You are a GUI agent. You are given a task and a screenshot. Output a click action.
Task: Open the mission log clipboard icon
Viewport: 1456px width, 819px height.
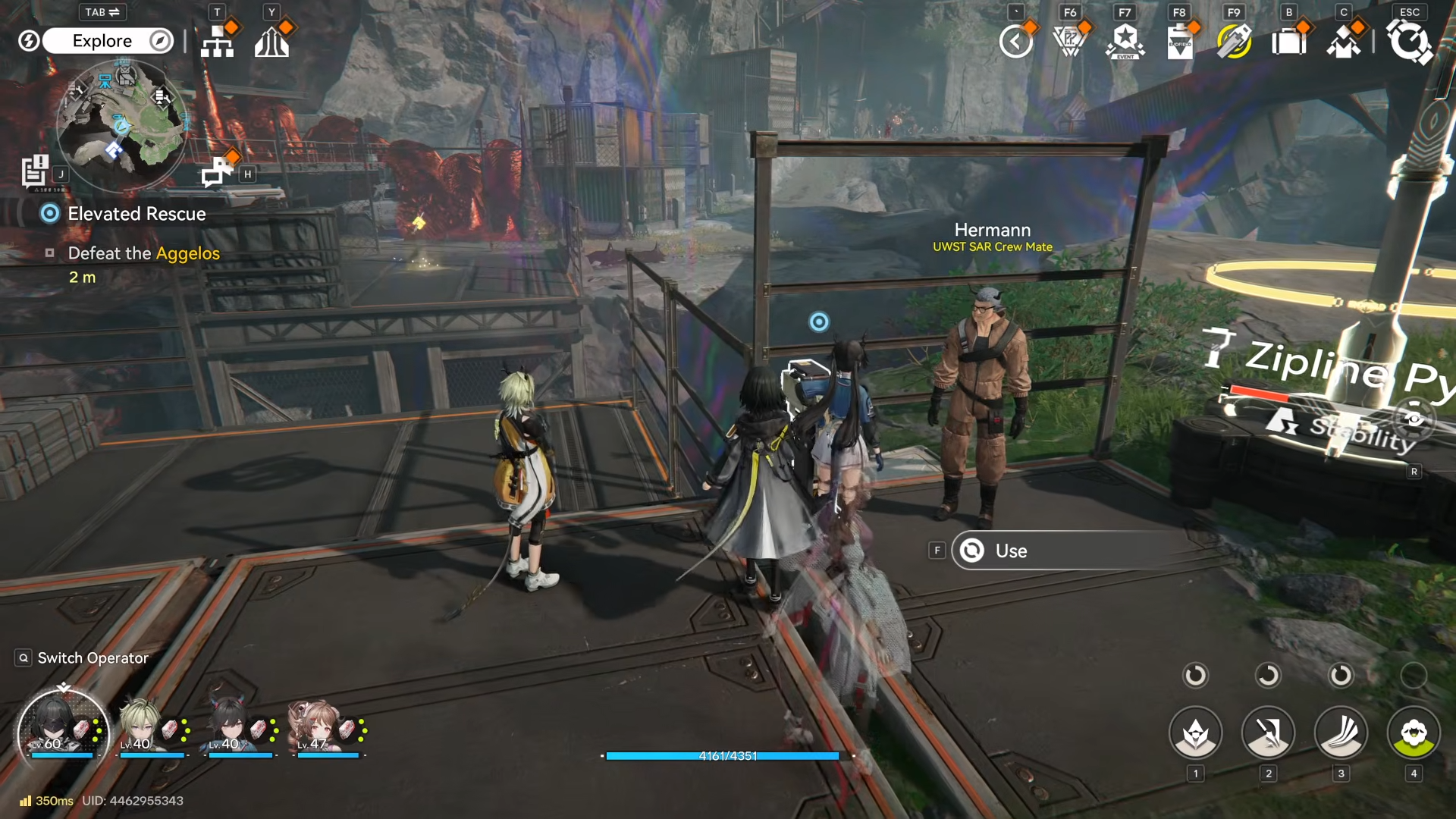coord(35,171)
